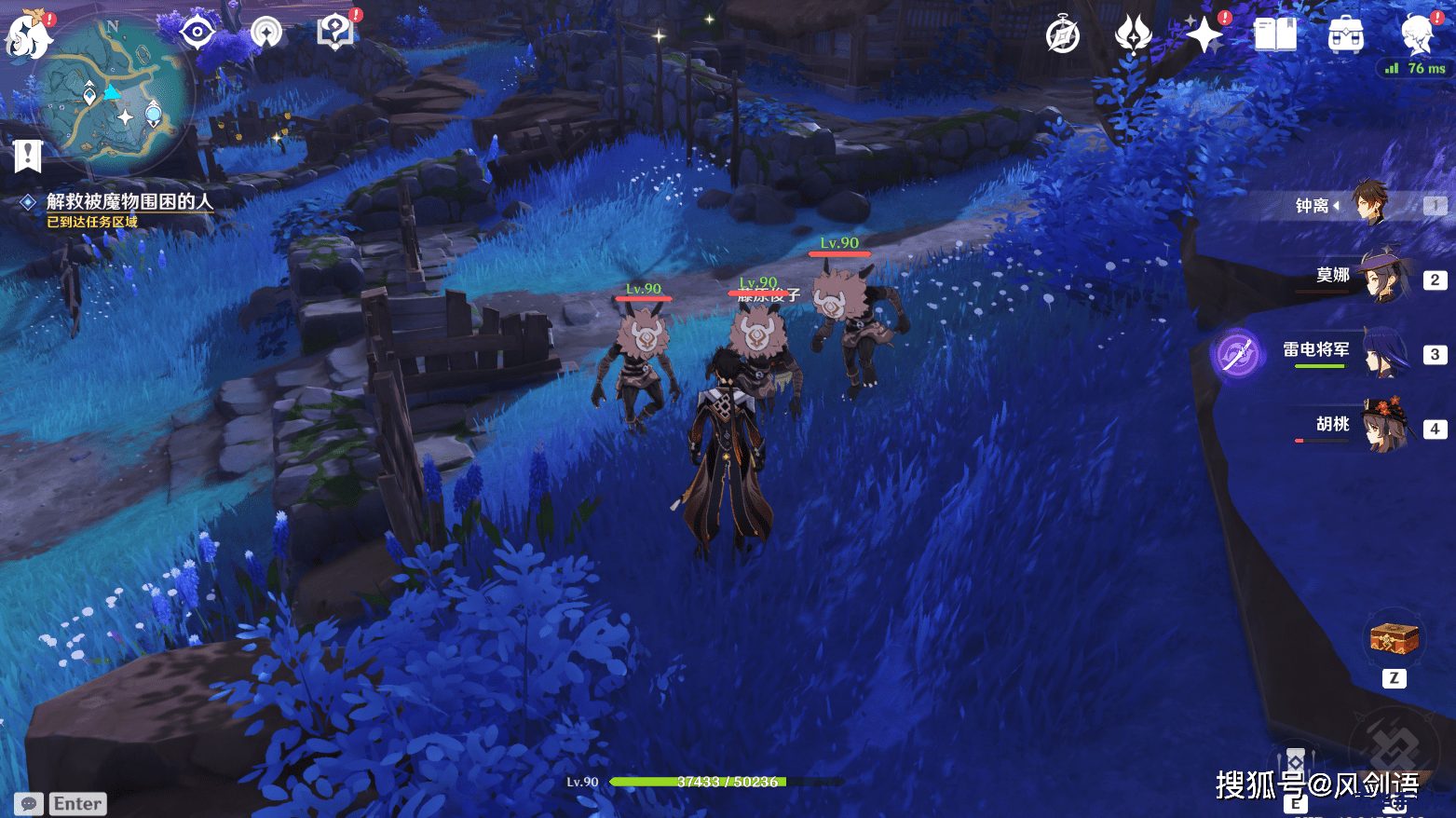Open the co-op mode icon
The width and height of the screenshot is (1456, 818).
[x=266, y=34]
